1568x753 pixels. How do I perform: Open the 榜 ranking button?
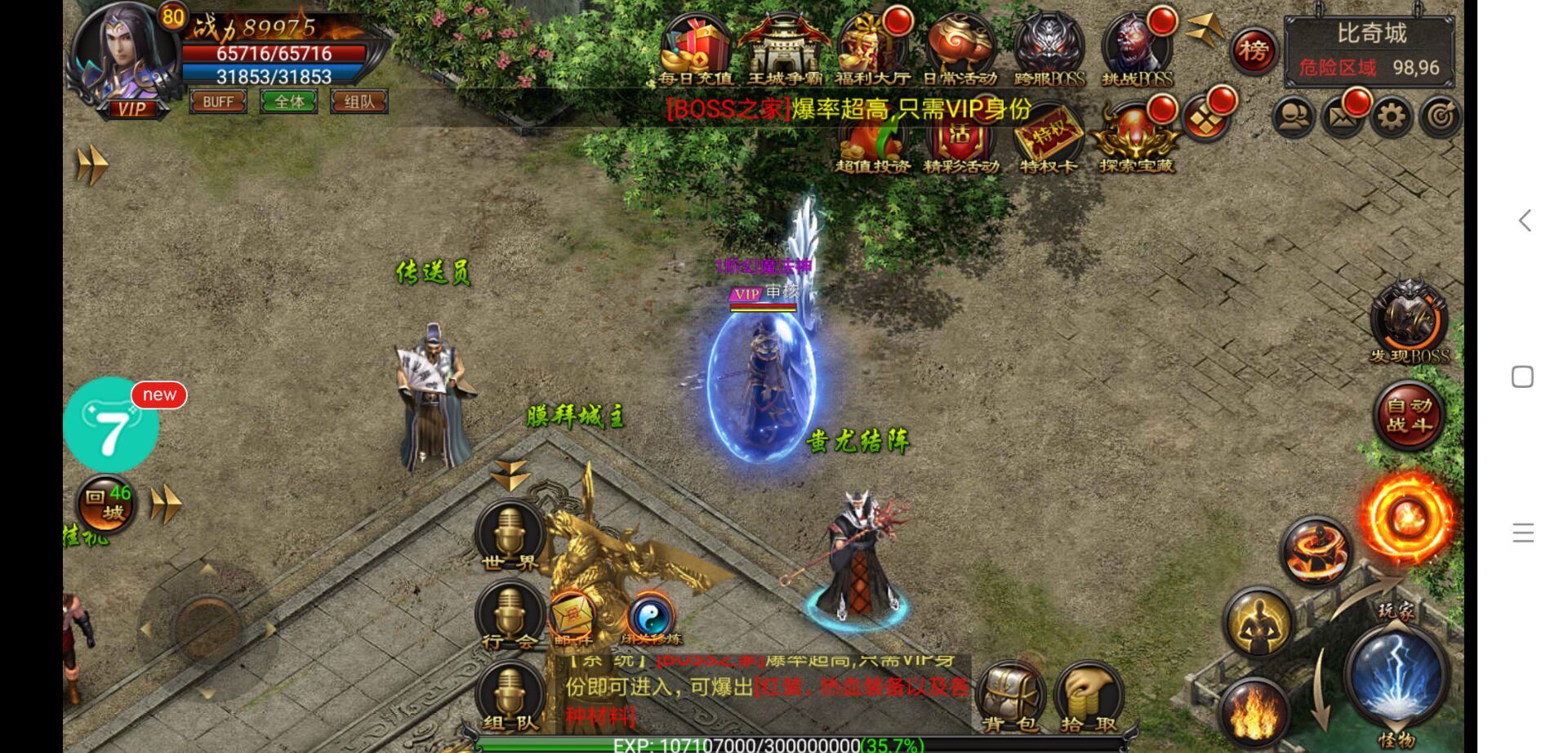[x=1254, y=51]
